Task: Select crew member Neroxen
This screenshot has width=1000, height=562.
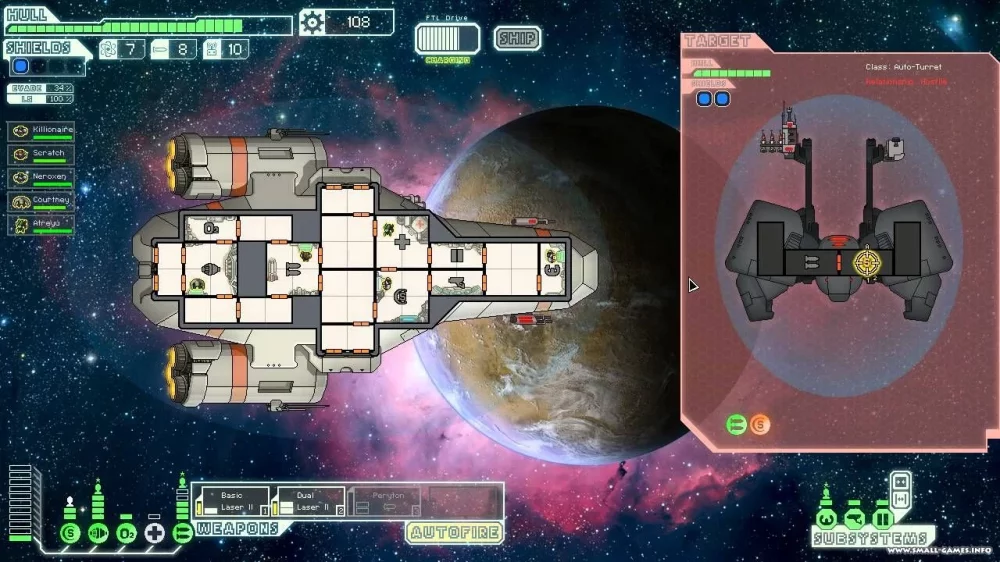Action: pyautogui.click(x=41, y=177)
